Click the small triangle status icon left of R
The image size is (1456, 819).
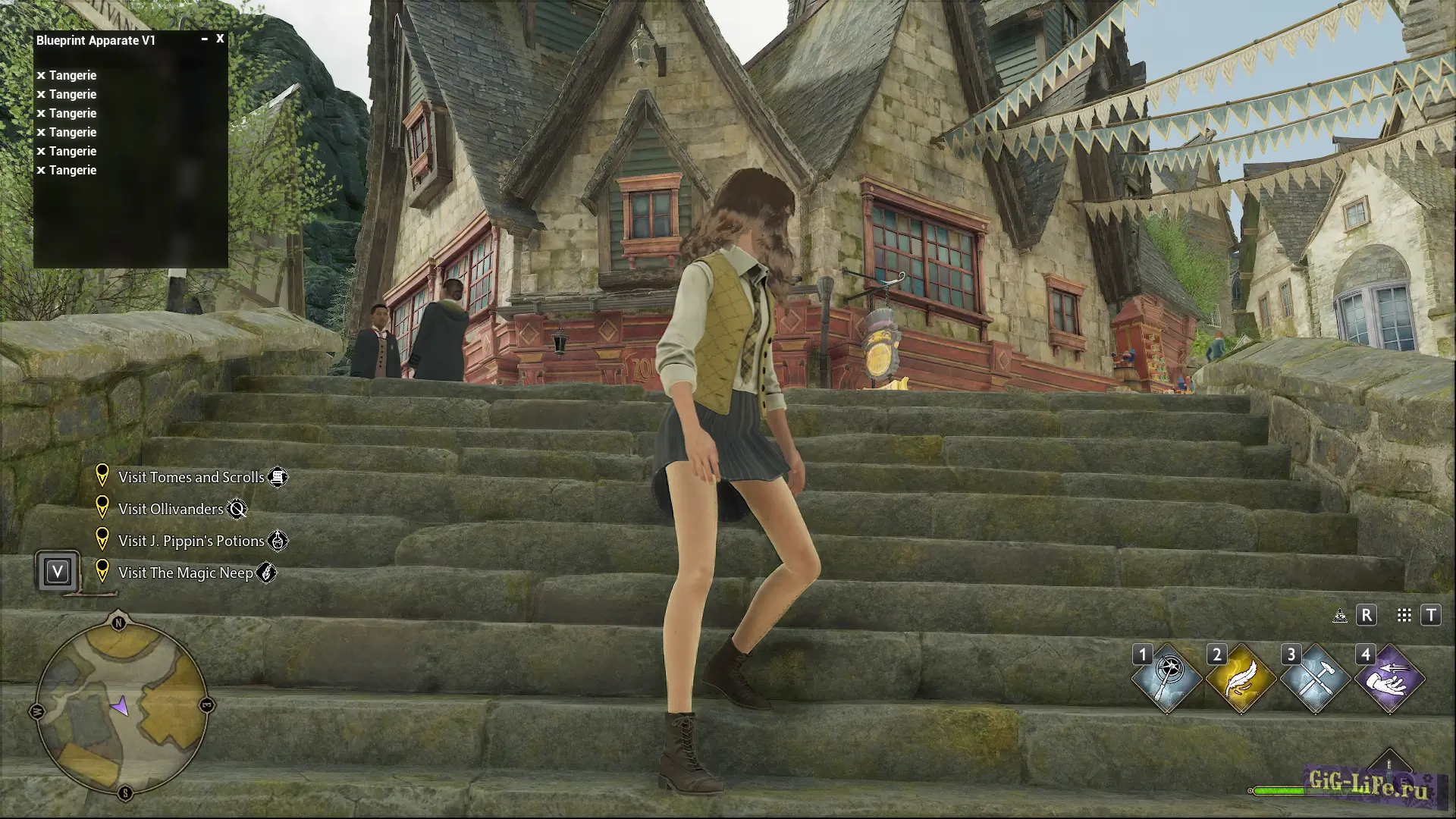(1339, 617)
